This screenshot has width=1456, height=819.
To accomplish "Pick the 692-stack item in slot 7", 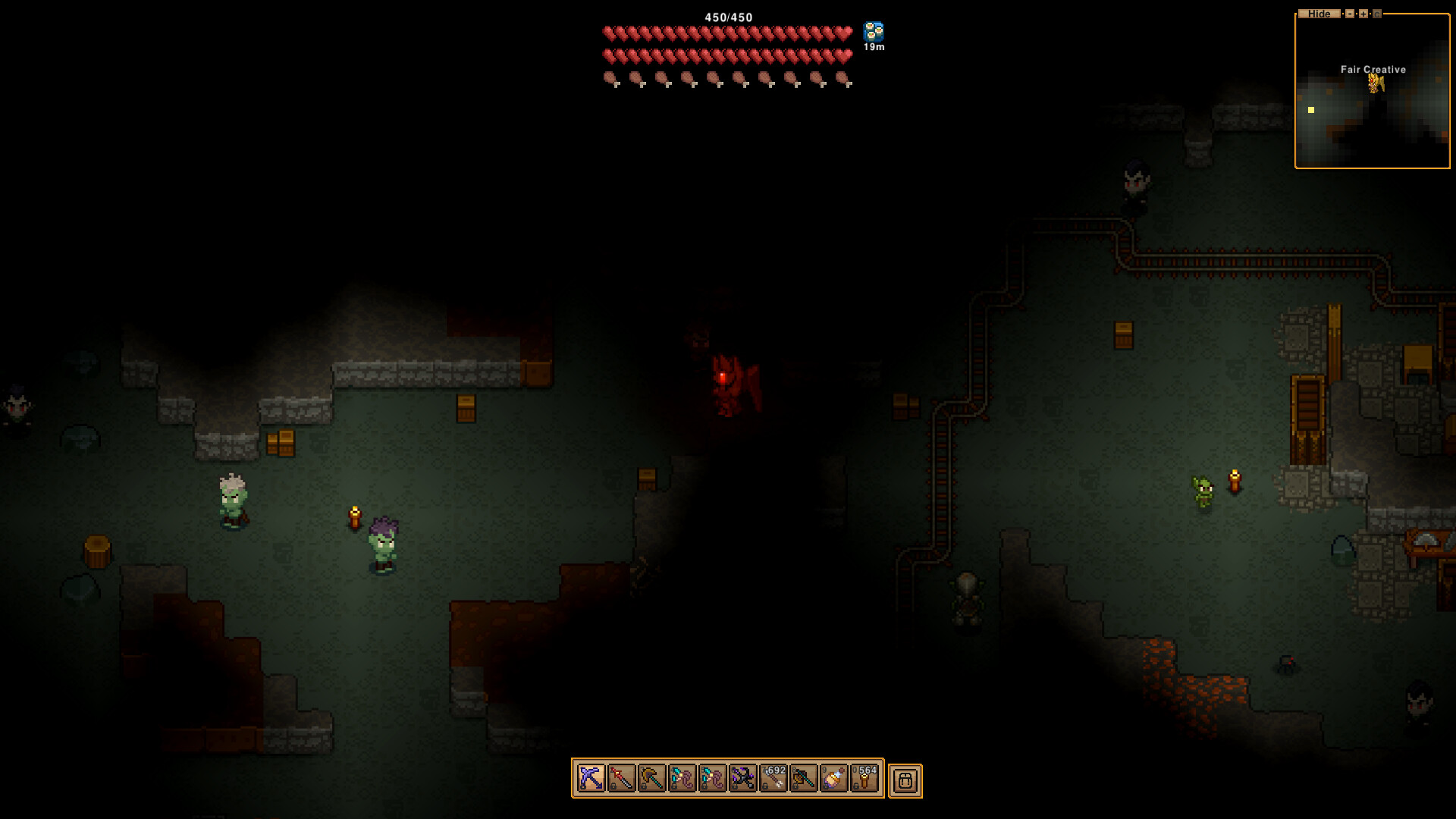I will 773,779.
